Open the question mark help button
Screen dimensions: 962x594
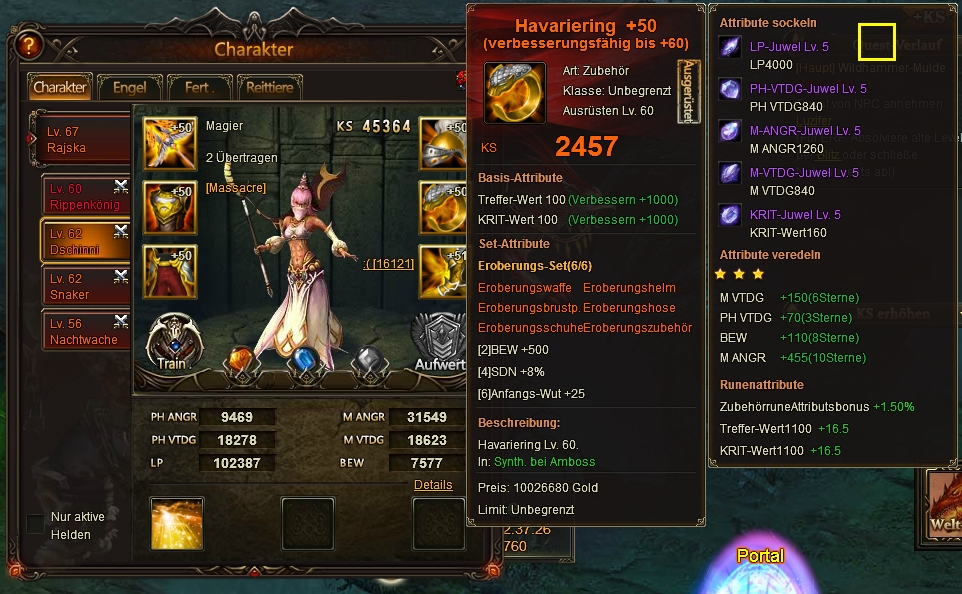[28, 45]
